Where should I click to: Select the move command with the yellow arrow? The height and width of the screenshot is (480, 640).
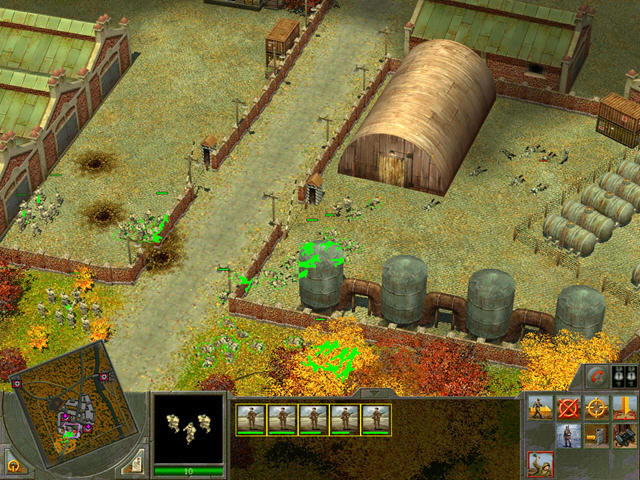541,408
